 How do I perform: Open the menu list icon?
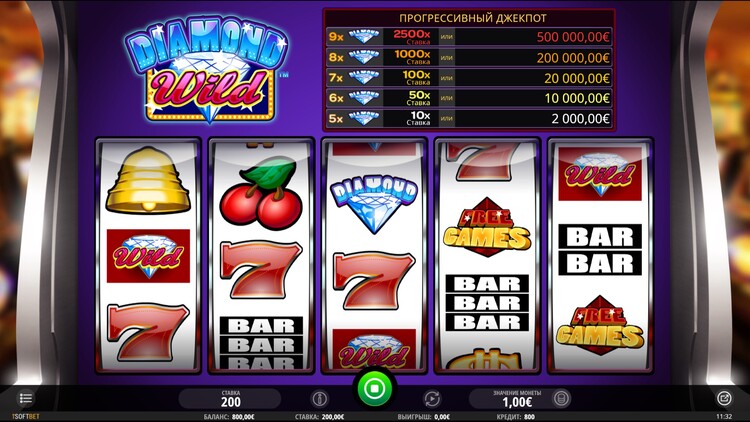coord(26,398)
